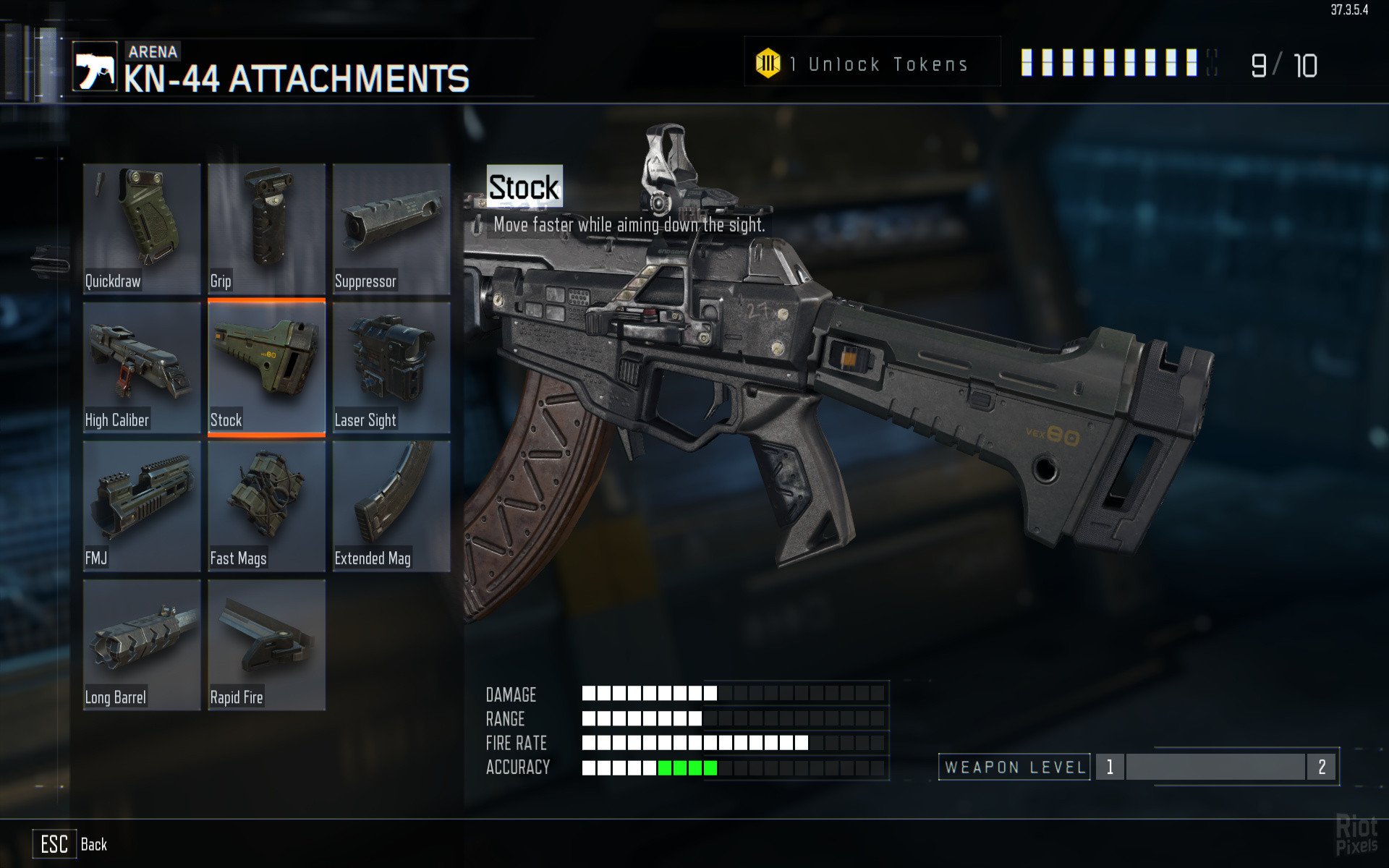The image size is (1389, 868).
Task: Choose the Suppressor attachment tile
Action: click(391, 229)
